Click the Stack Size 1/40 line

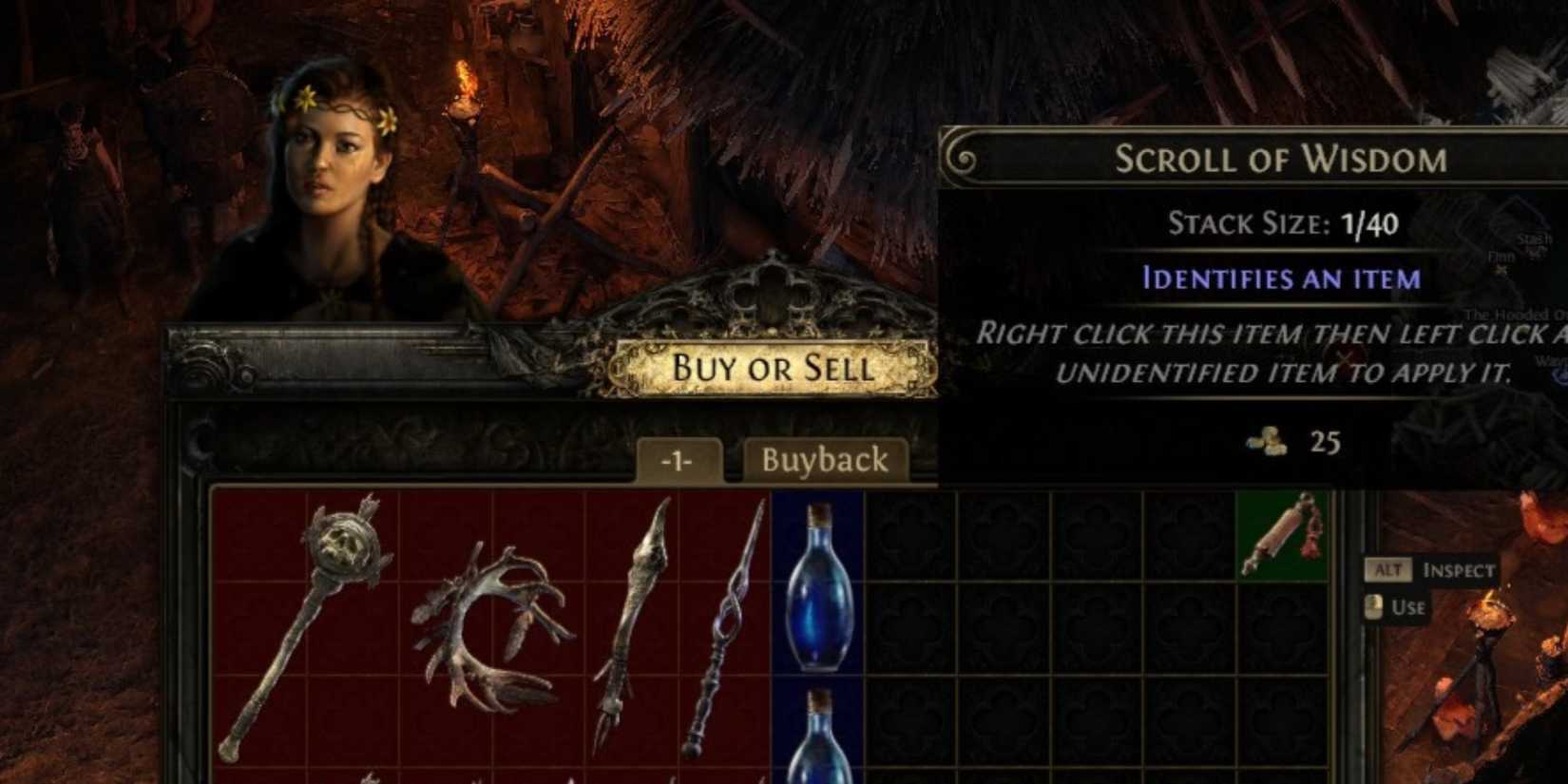(1282, 224)
